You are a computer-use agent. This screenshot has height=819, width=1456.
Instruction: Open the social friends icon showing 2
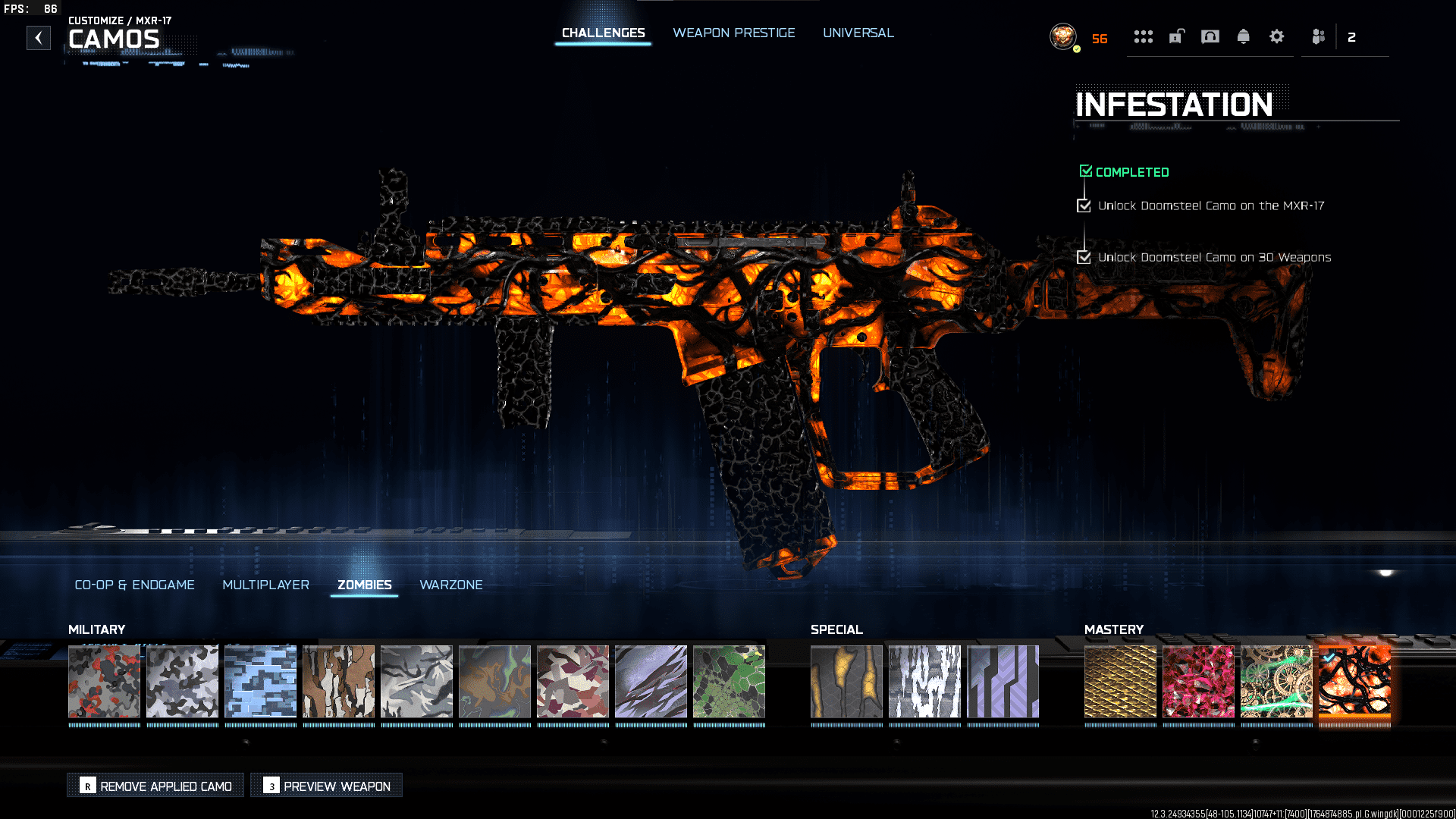(x=1317, y=36)
